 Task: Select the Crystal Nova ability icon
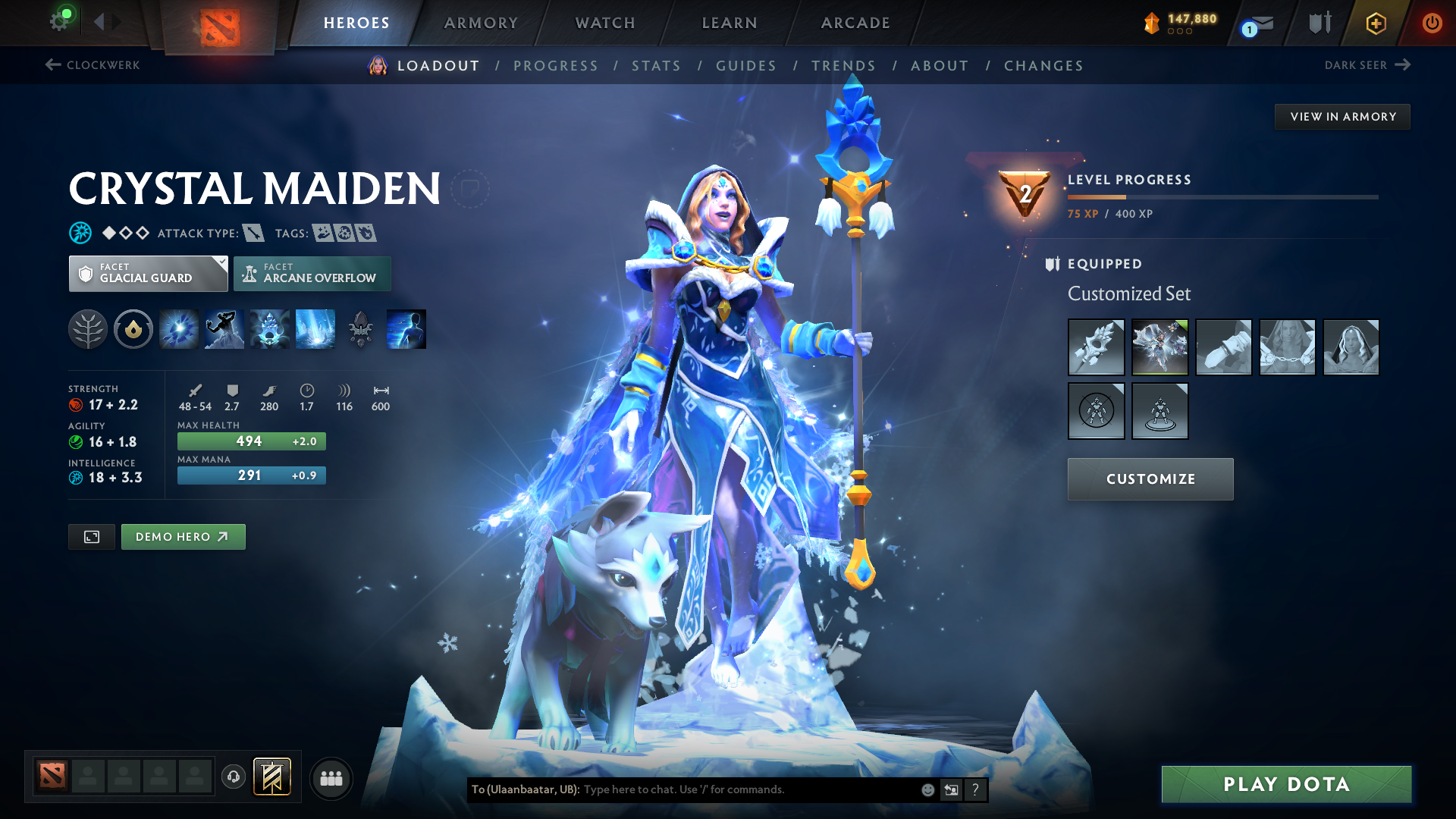(178, 329)
